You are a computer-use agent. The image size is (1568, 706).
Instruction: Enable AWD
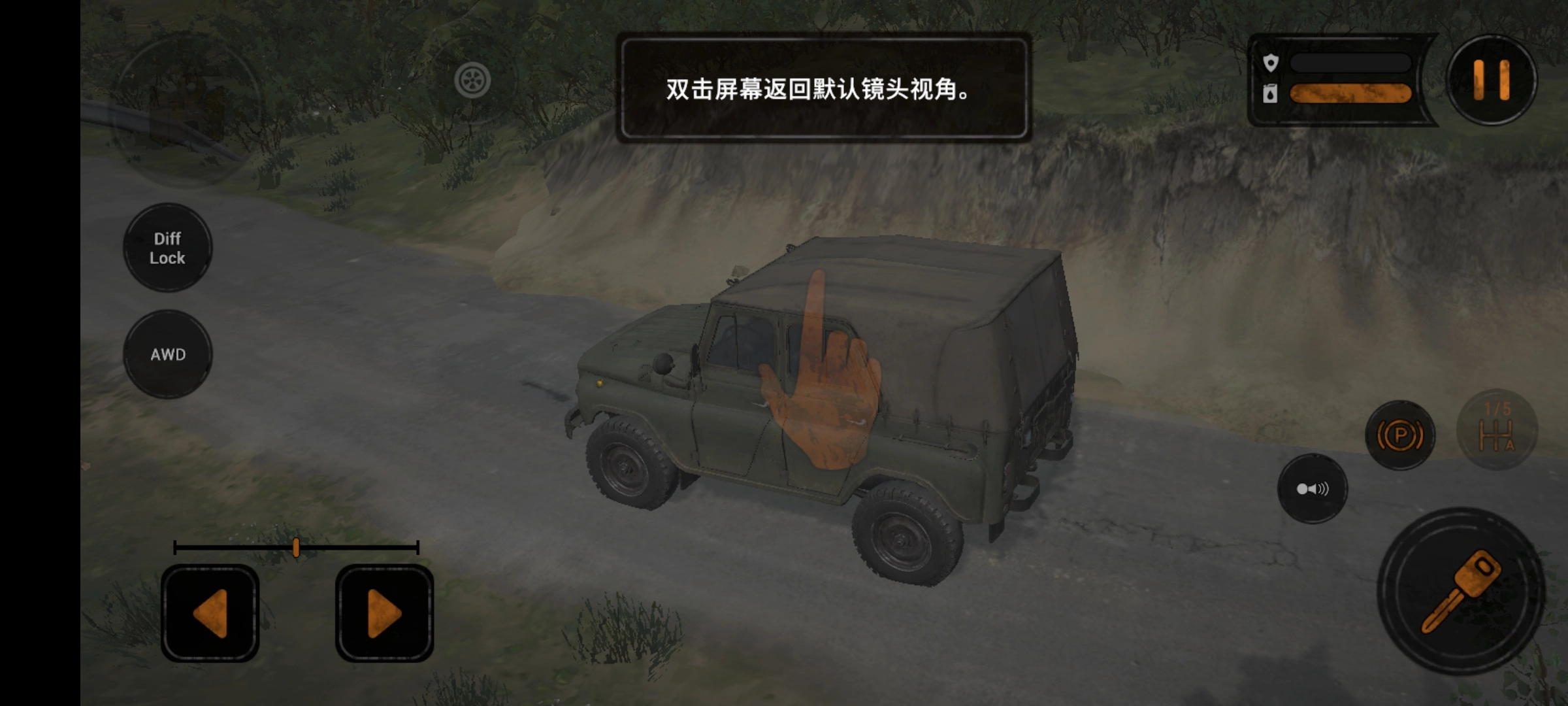pos(168,355)
